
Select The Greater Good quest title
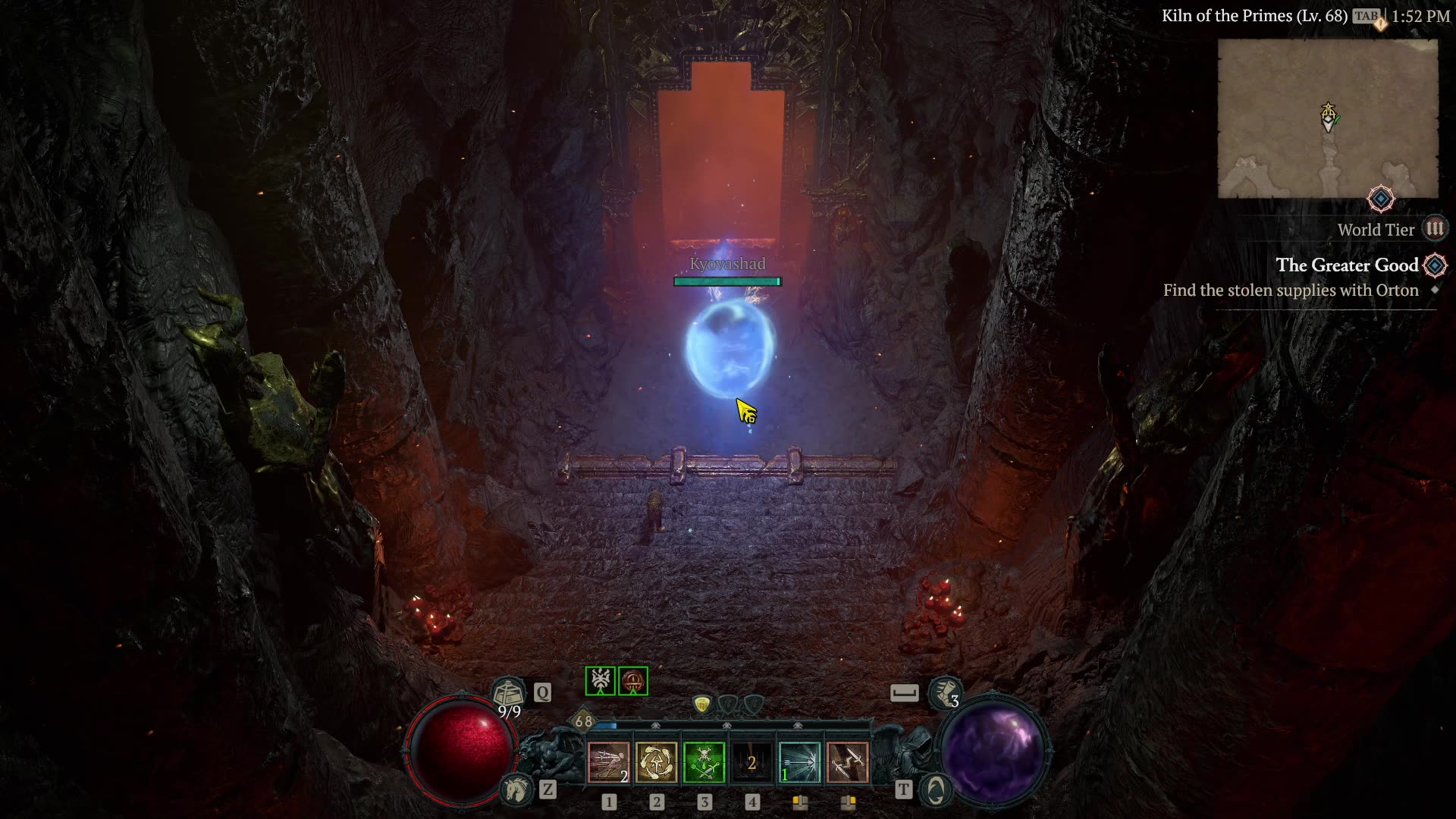tap(1349, 266)
